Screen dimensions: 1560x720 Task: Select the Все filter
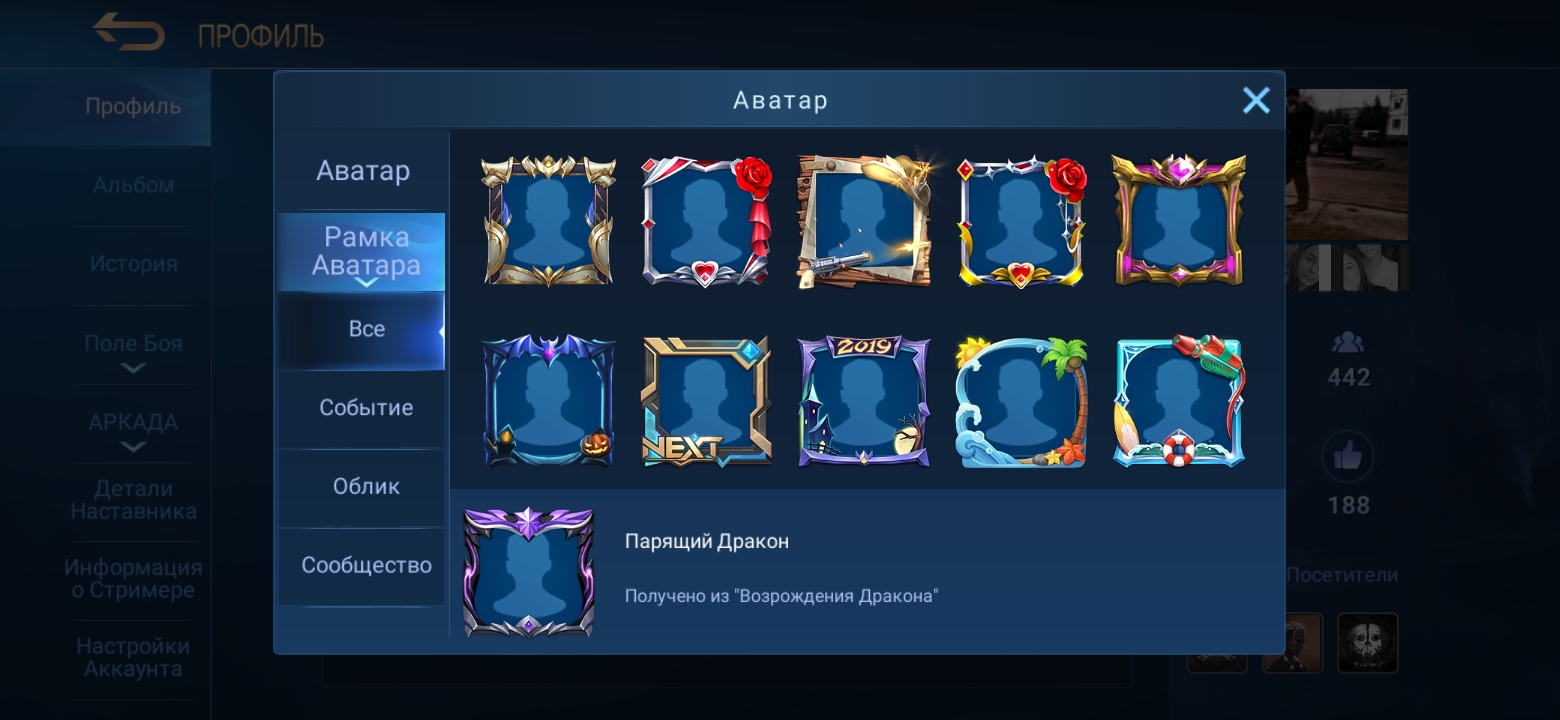click(x=366, y=329)
